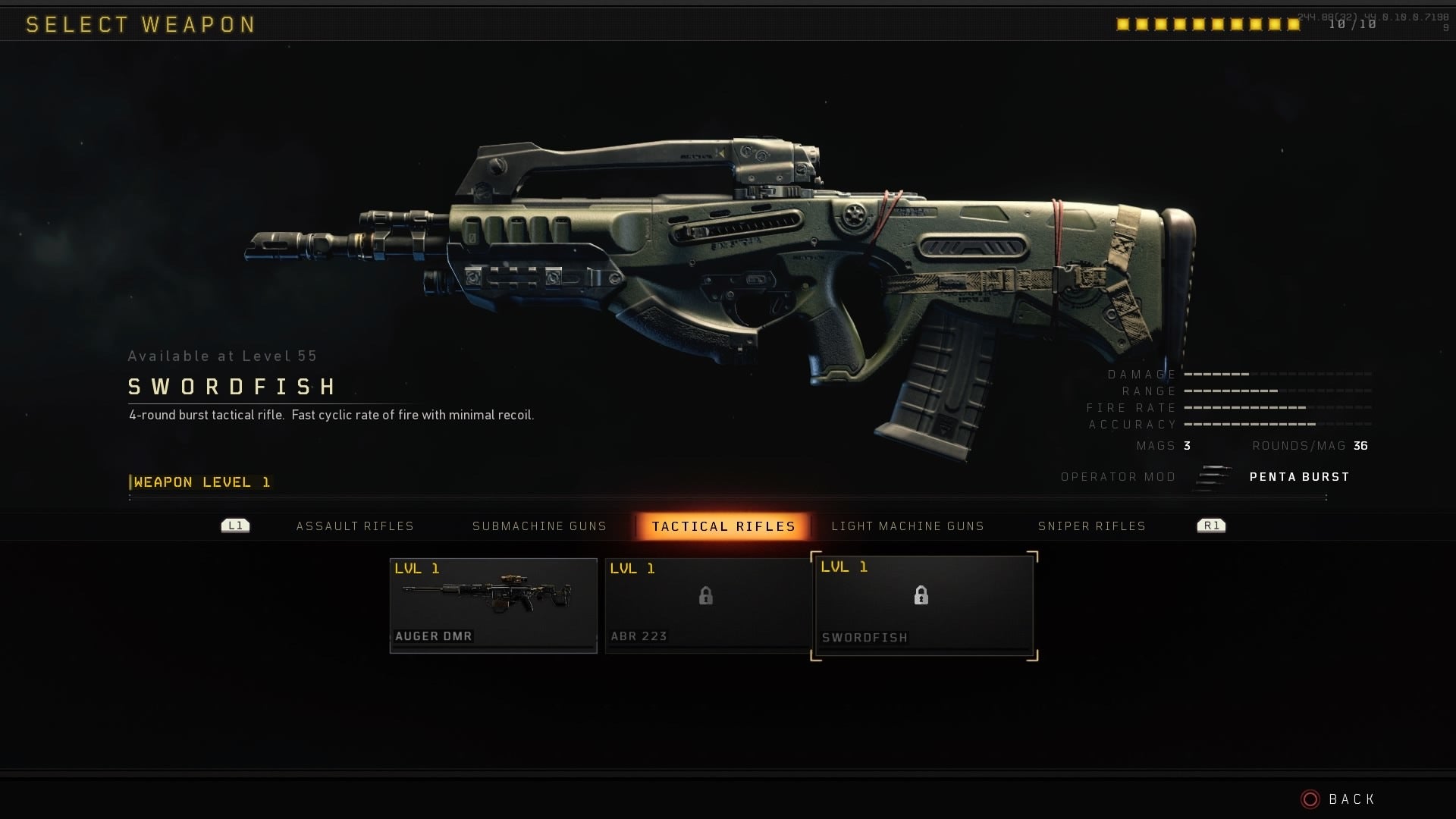Screen dimensions: 1456x819
Task: Choose the Auger DMR weapon tile
Action: (x=494, y=604)
